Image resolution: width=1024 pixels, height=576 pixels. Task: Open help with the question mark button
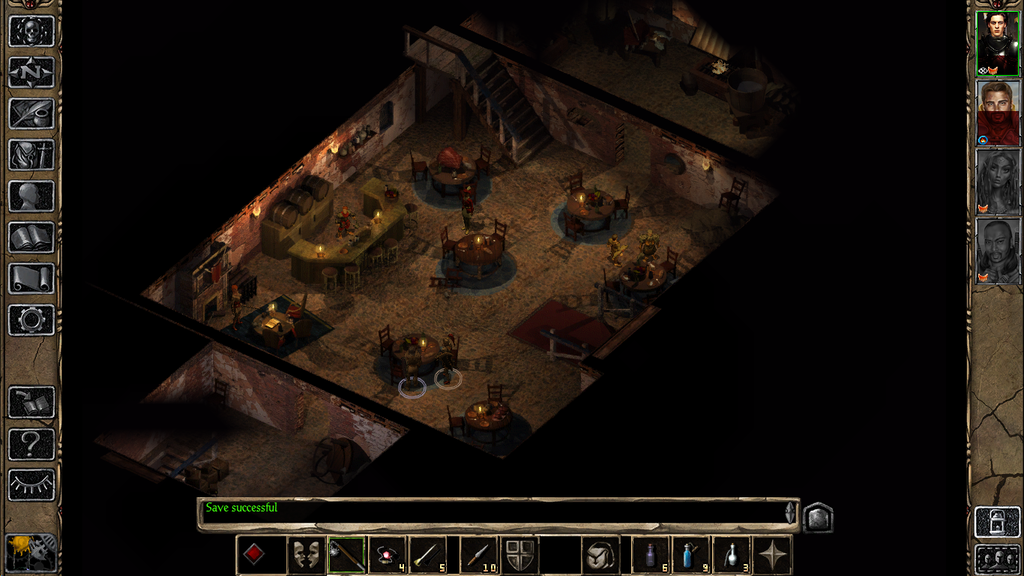point(31,443)
